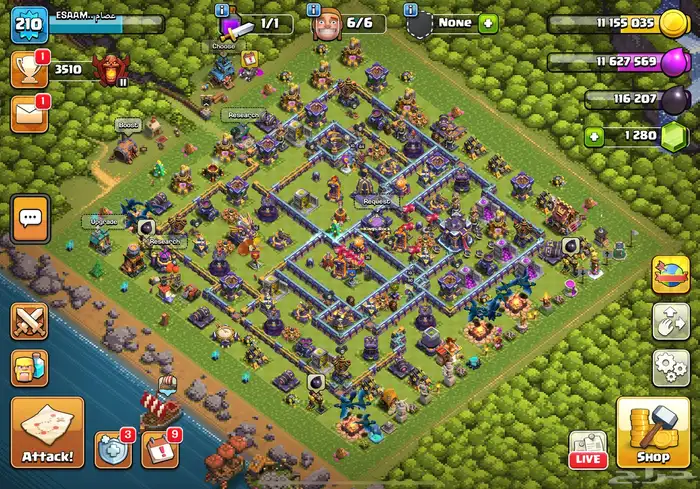Open the Shop

652,433
